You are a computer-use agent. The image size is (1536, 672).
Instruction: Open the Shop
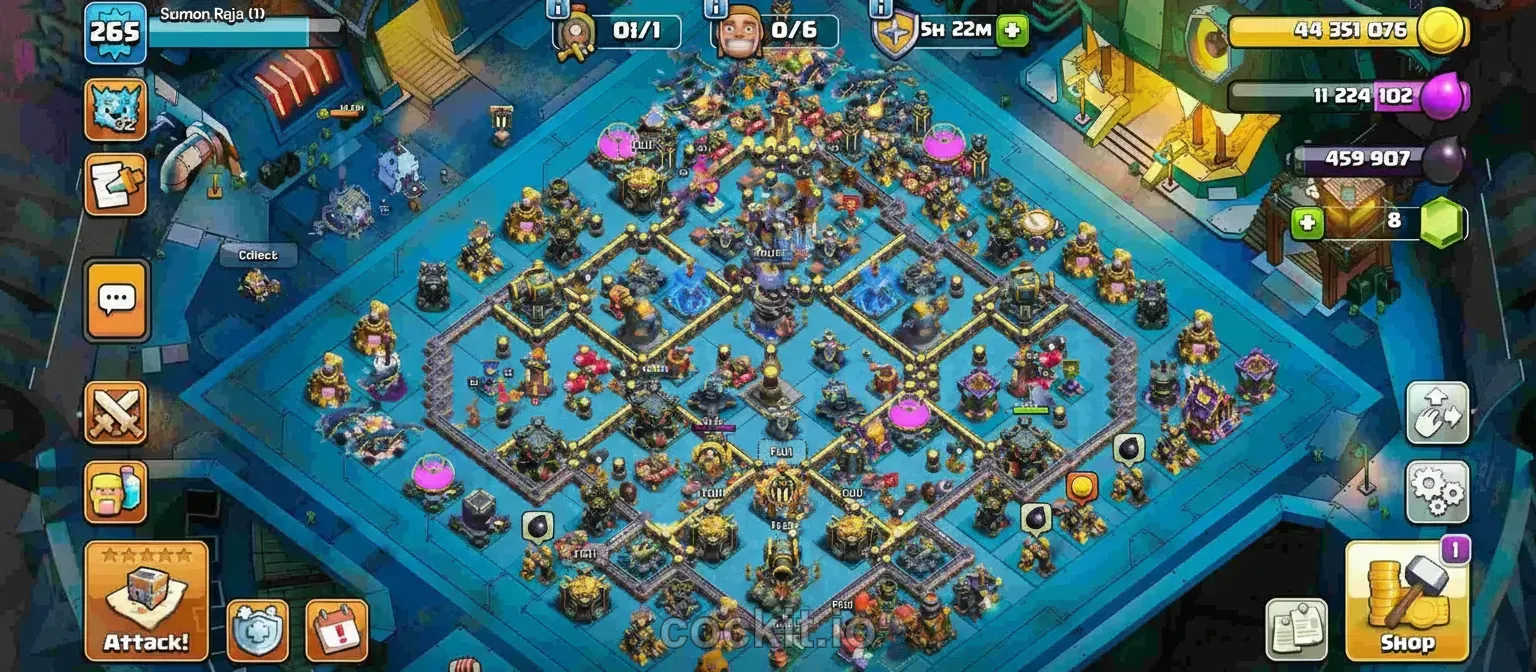[x=1407, y=600]
